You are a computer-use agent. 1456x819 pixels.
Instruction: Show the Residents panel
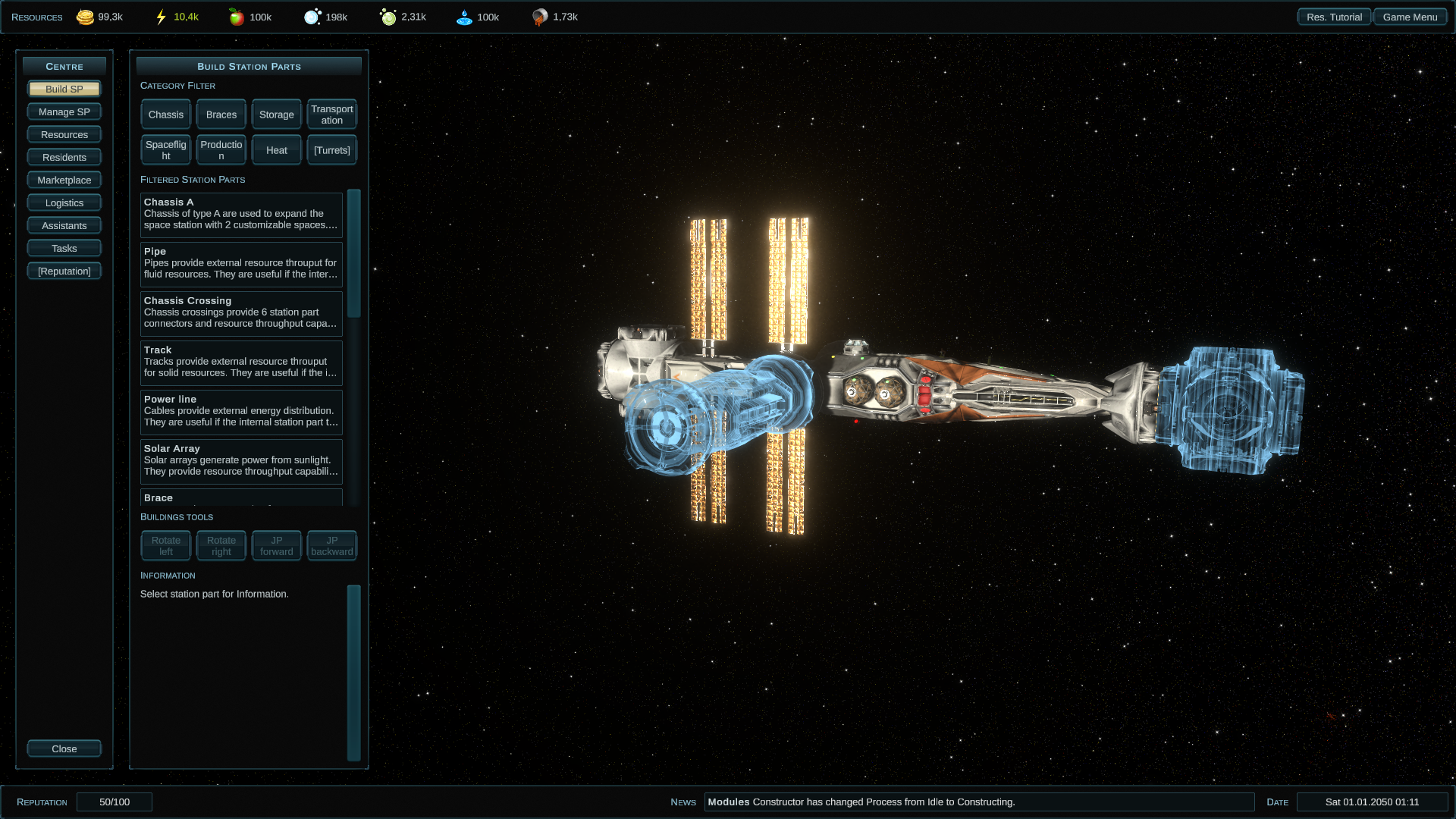point(64,157)
